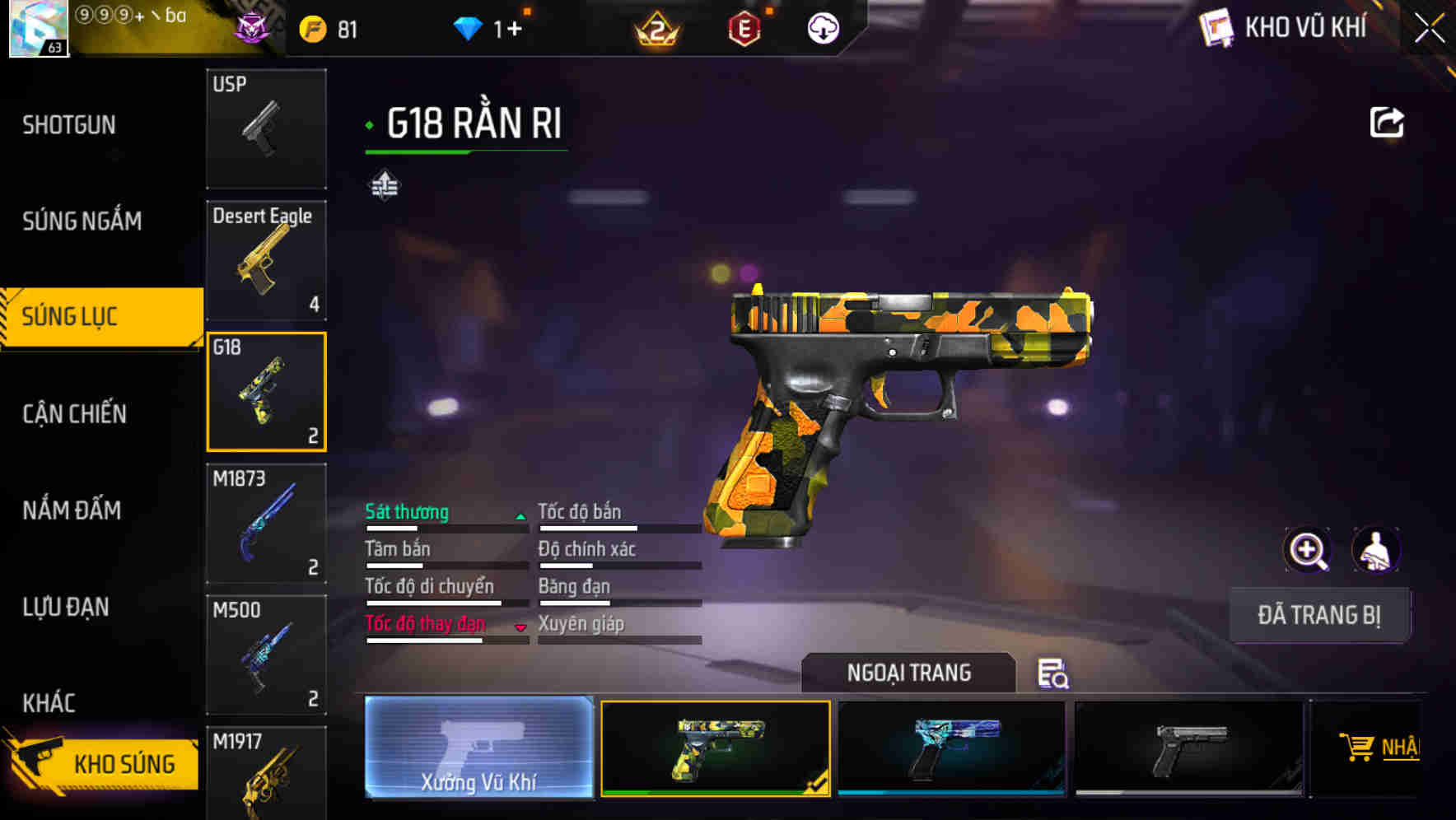Expand the Sát thương stat via green arrow
Image resolution: width=1456 pixels, height=820 pixels.
pos(520,515)
